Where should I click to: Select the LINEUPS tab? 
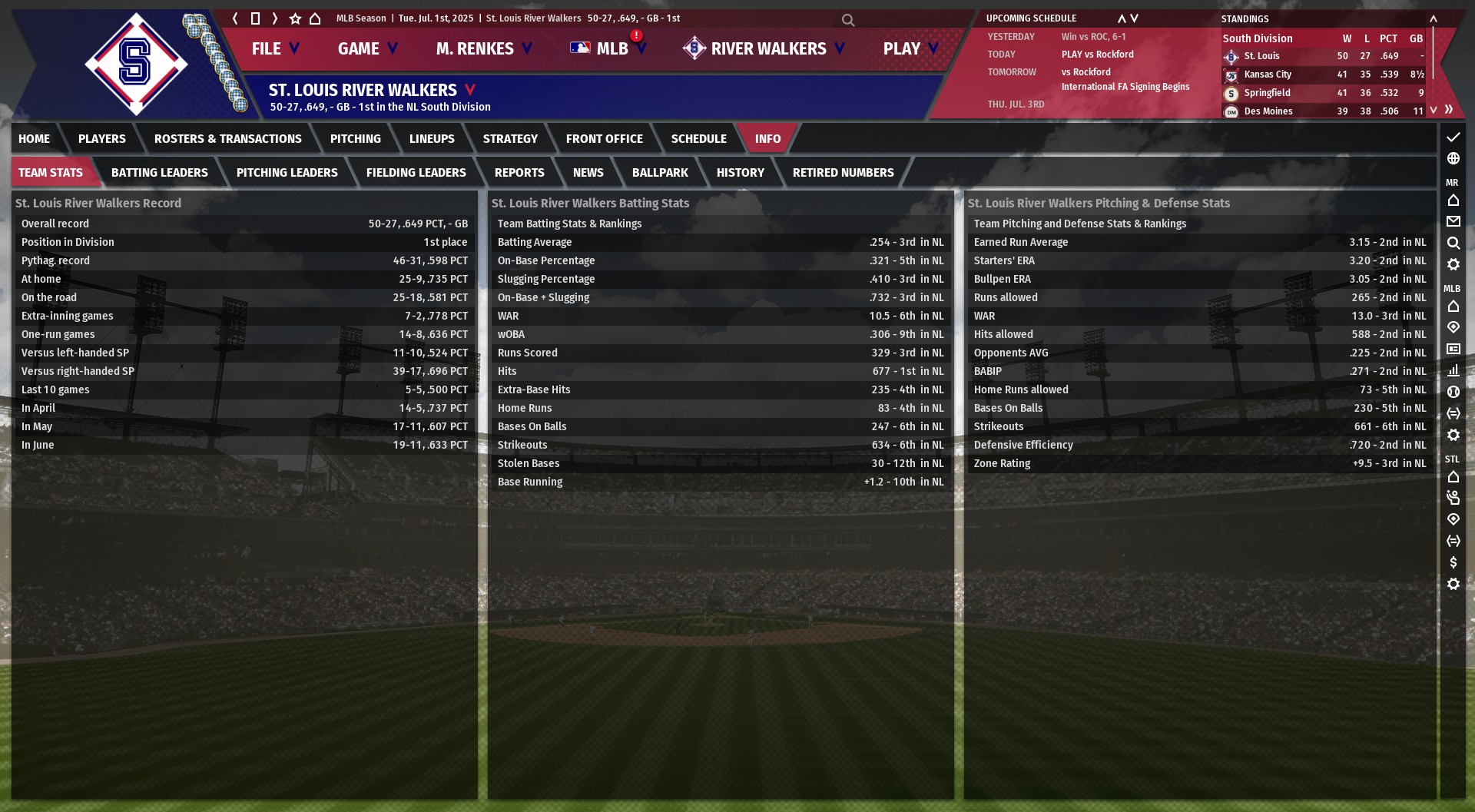(x=432, y=139)
